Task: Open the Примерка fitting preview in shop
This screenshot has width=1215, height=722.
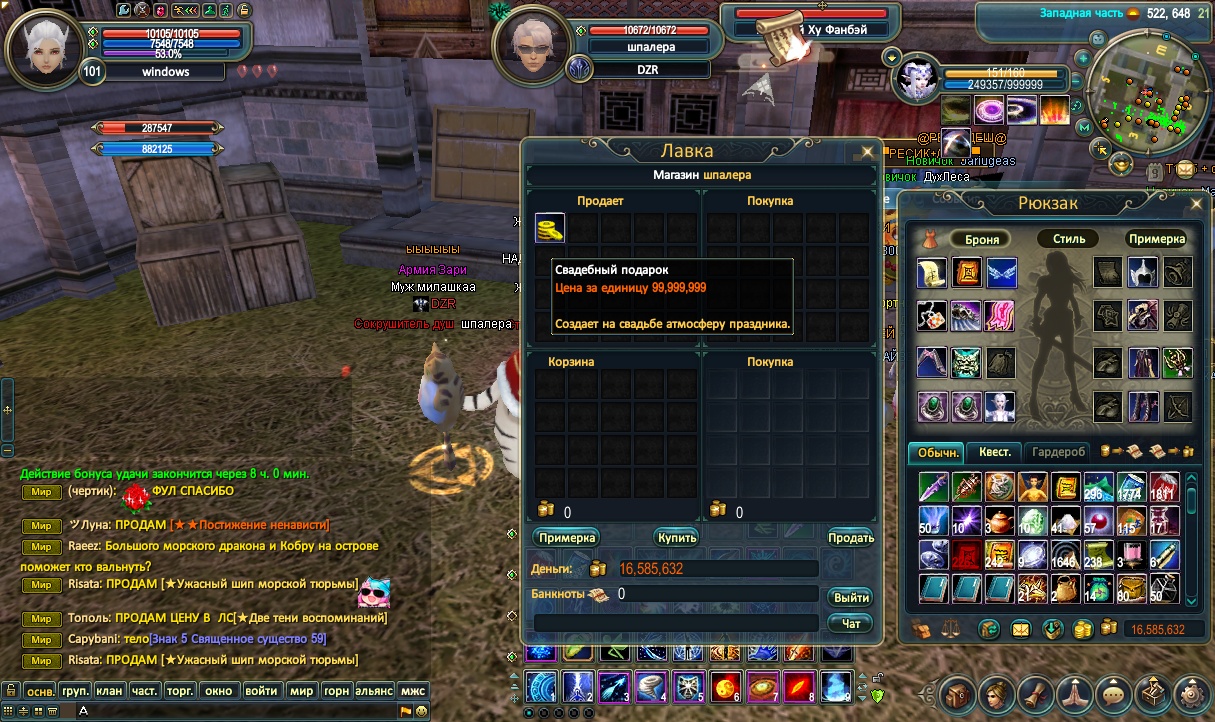Action: click(x=566, y=537)
